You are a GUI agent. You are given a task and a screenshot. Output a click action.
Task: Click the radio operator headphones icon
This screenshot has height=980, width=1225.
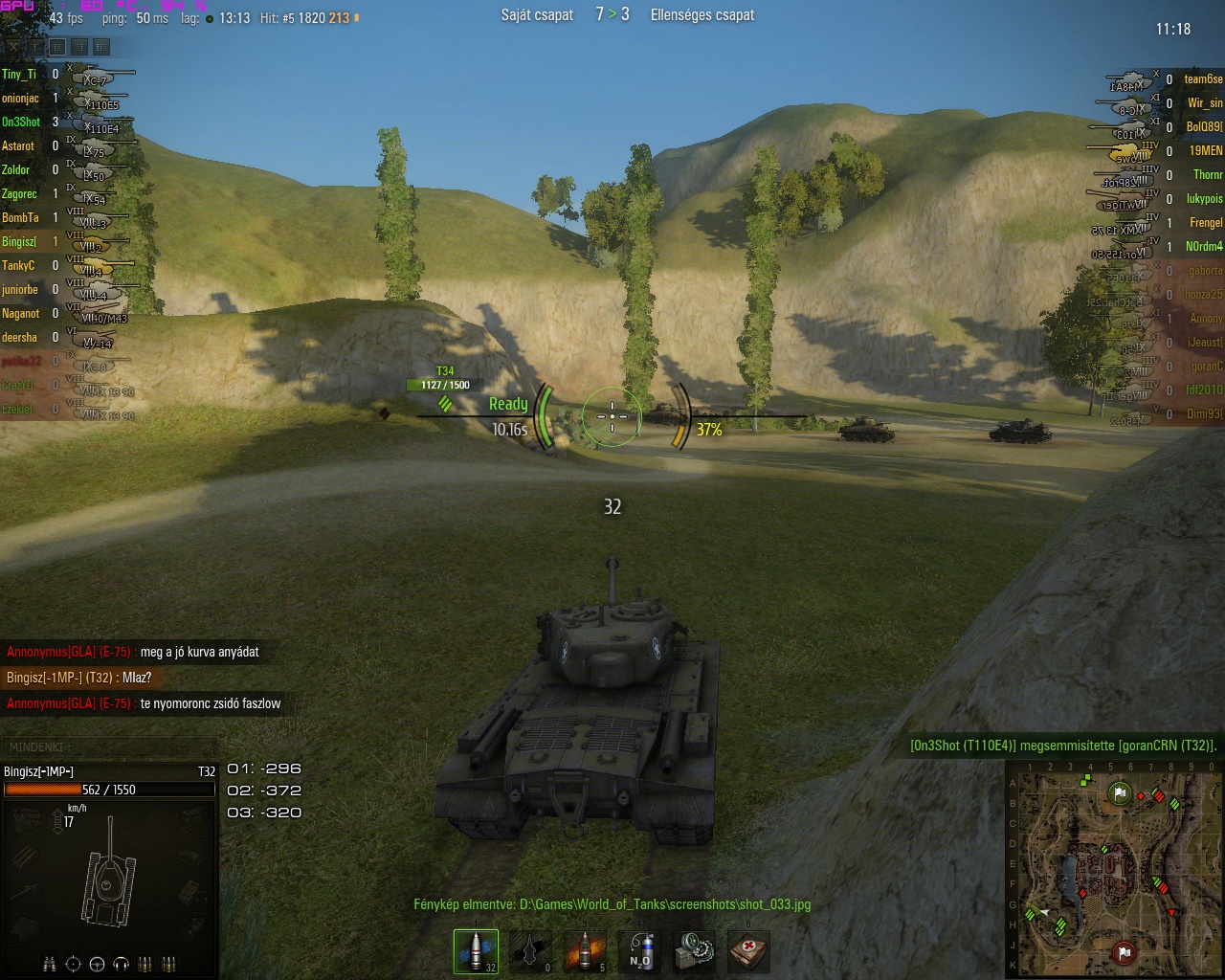coord(121,964)
